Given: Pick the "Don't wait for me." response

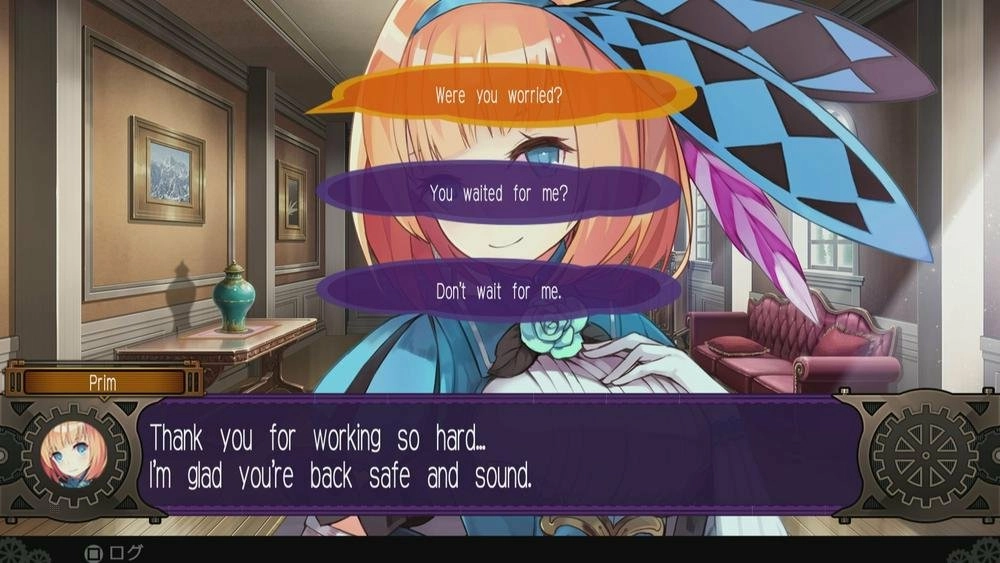Looking at the screenshot, I should coord(498,292).
